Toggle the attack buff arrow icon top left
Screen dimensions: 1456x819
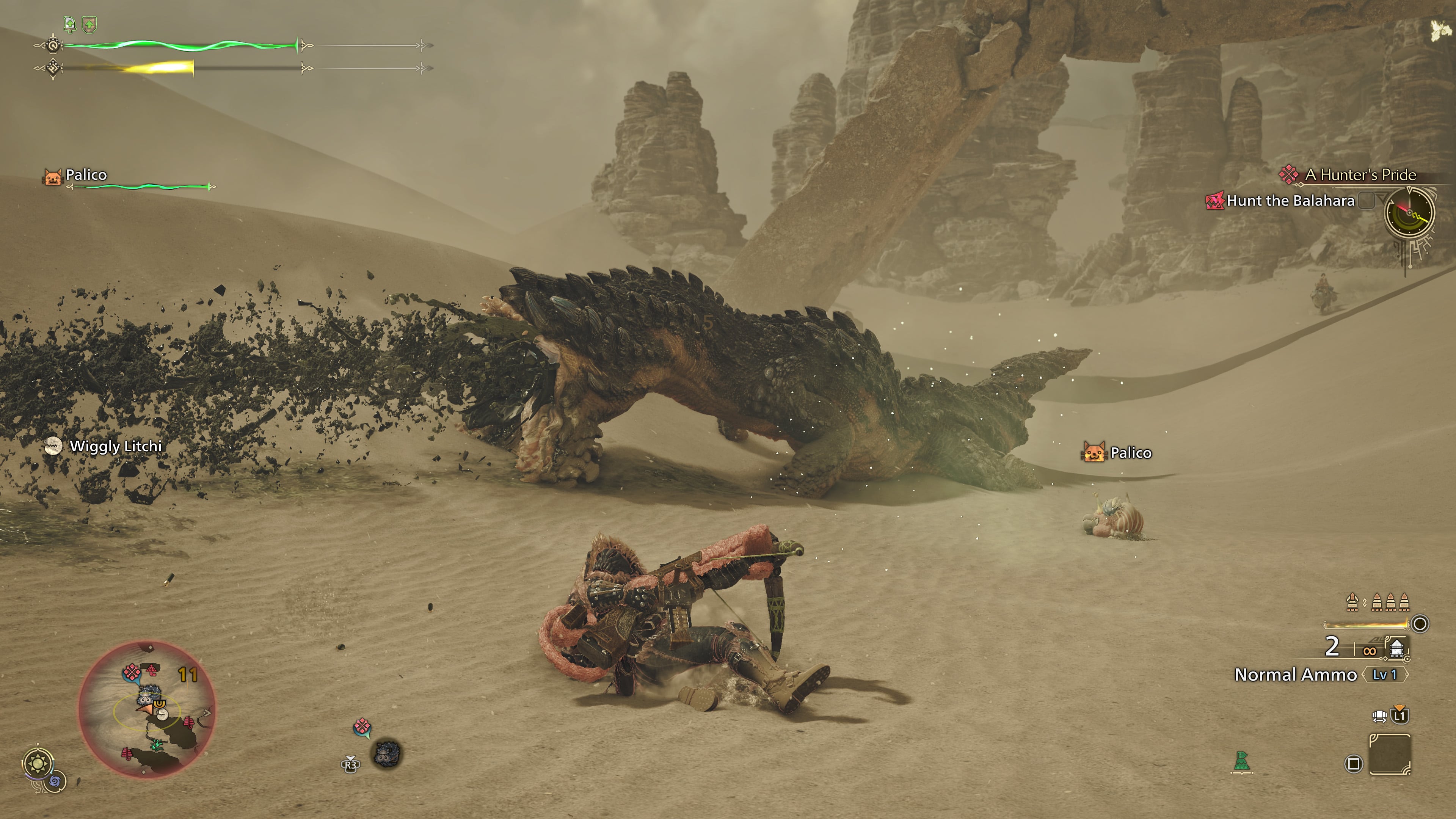[x=70, y=24]
